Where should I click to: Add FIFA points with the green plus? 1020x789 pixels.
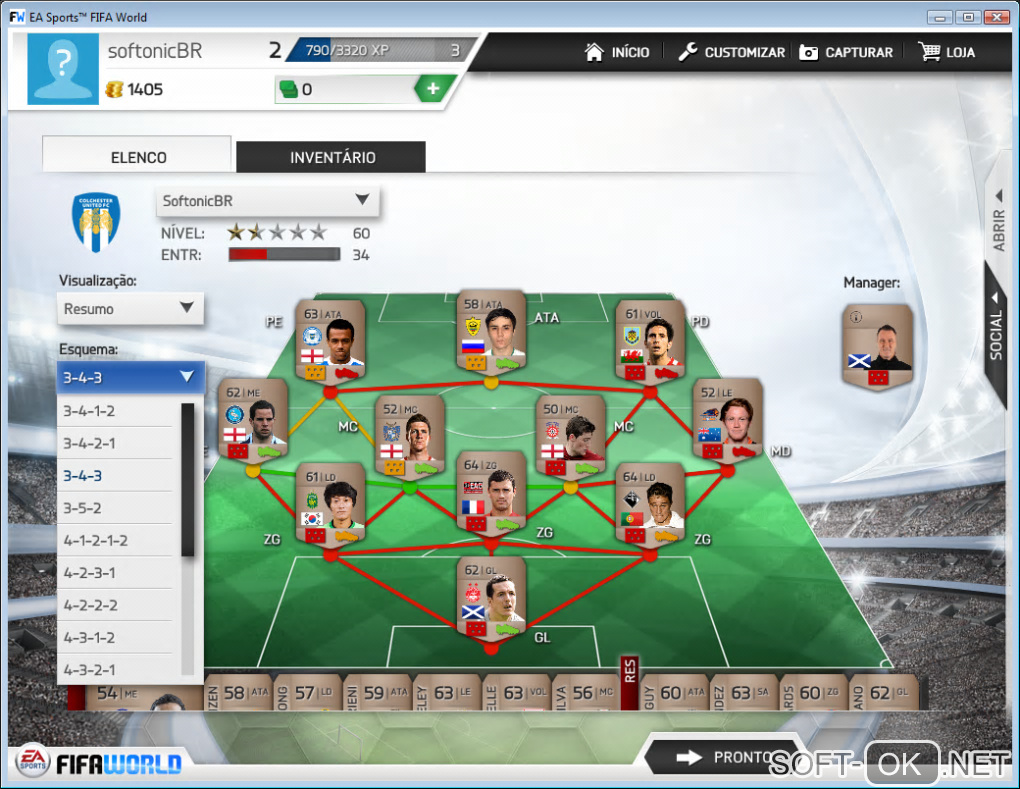432,89
